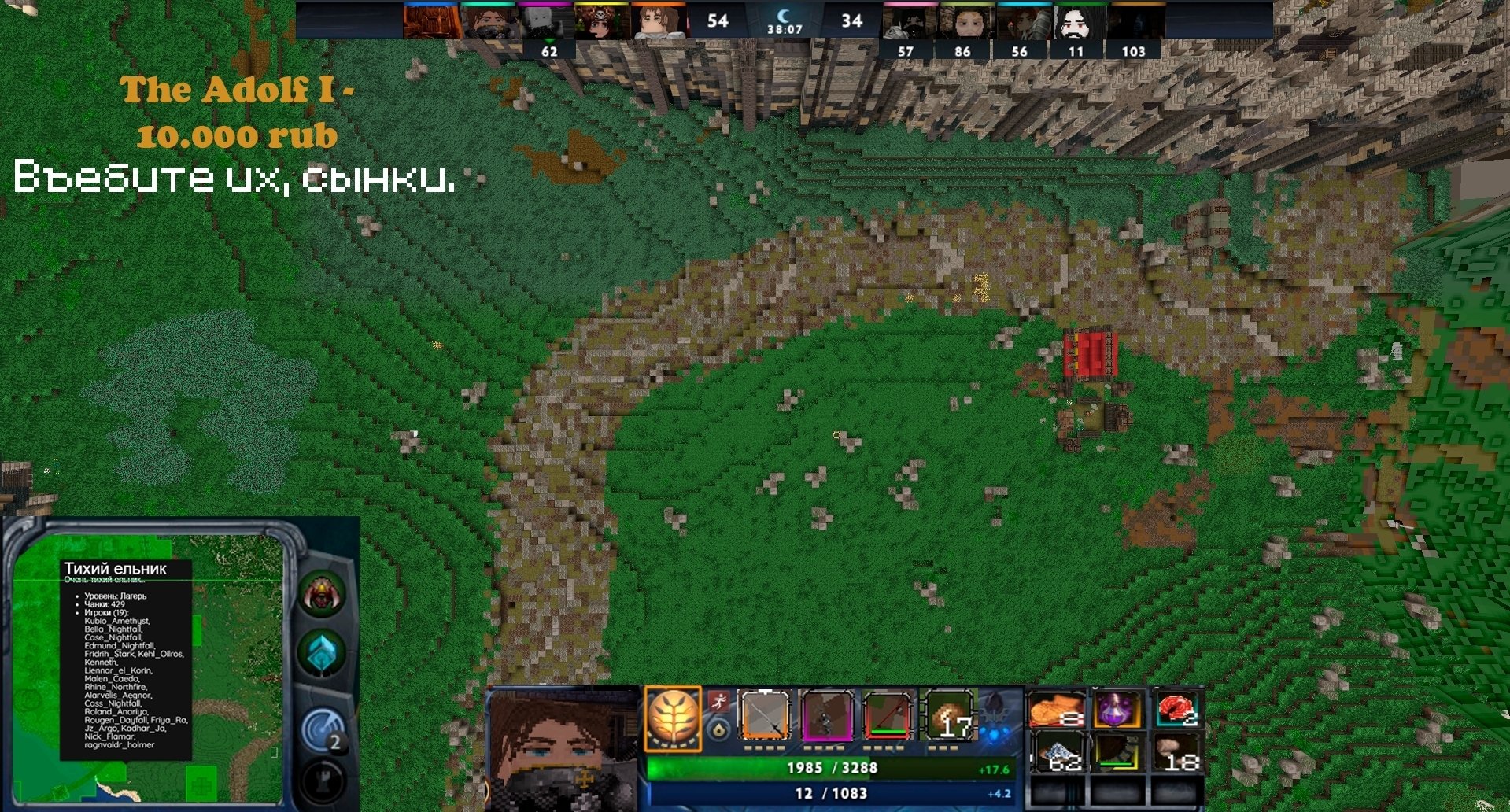The image size is (1510, 812).
Task: Open the cyan cube button beside minimap
Action: point(322,654)
